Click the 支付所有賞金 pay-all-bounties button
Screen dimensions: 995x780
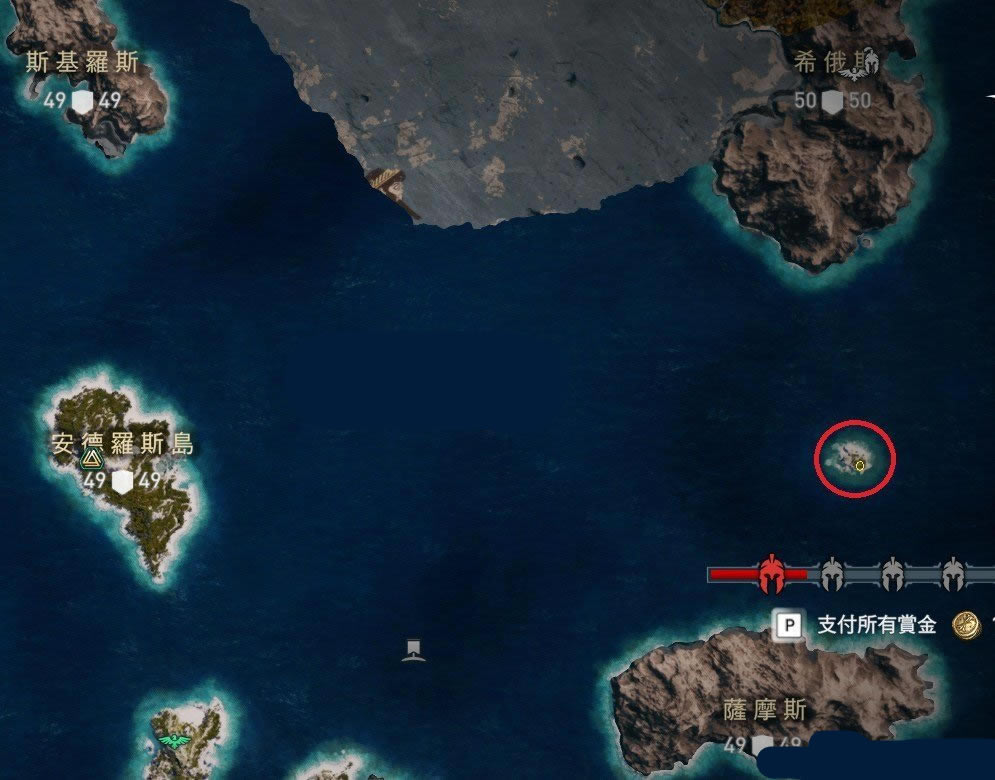tap(876, 626)
